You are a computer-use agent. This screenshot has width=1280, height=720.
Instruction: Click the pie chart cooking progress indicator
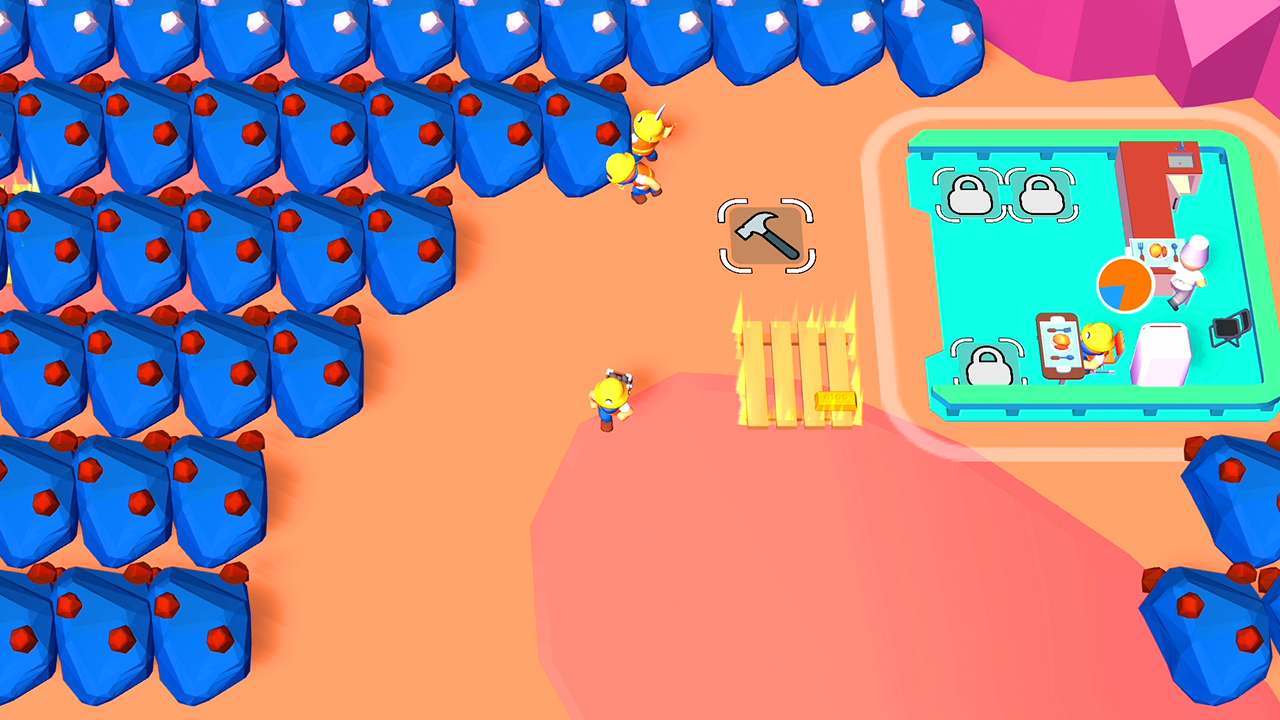1123,285
